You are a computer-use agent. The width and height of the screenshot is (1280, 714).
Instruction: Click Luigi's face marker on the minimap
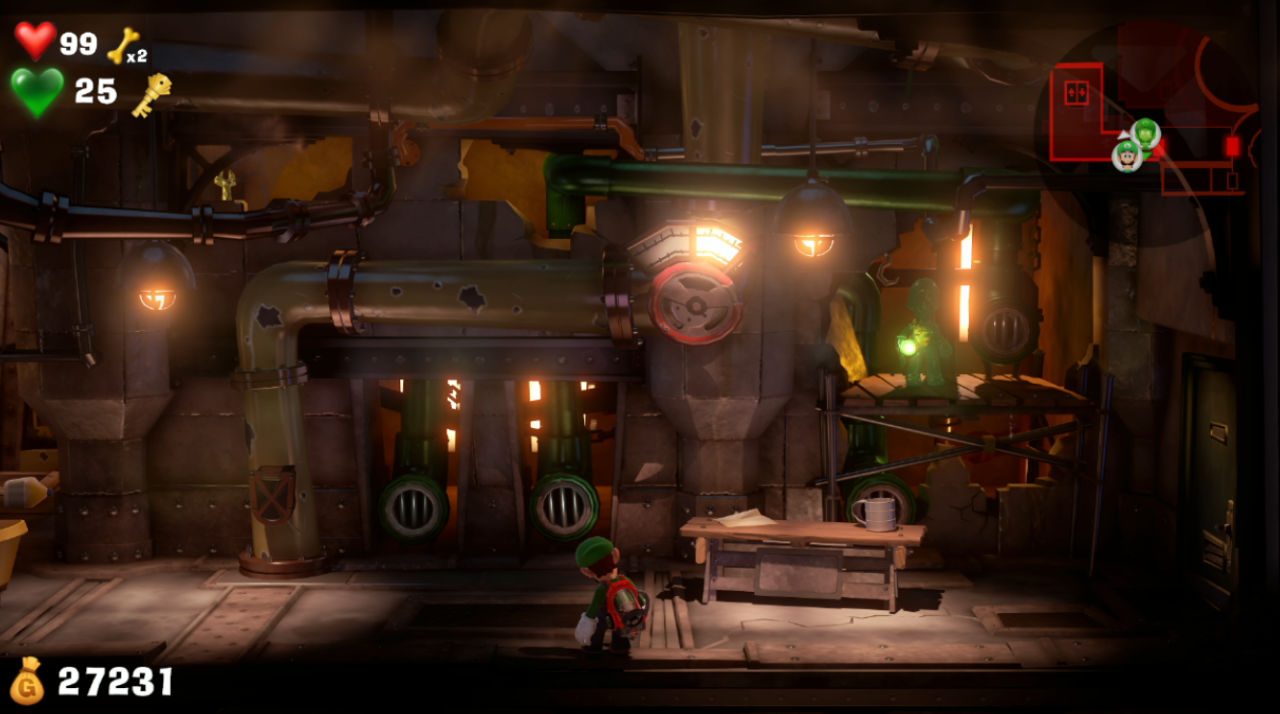pyautogui.click(x=1127, y=155)
